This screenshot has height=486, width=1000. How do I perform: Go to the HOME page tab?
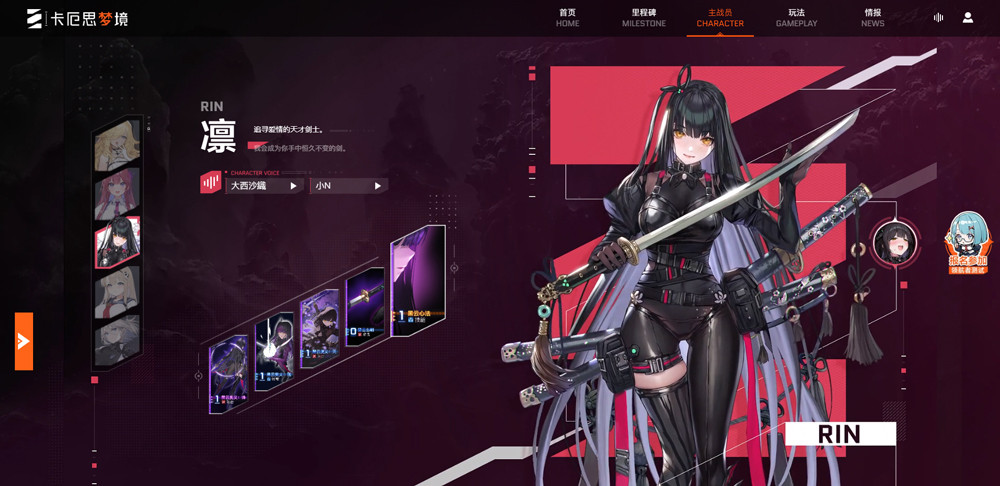click(567, 18)
